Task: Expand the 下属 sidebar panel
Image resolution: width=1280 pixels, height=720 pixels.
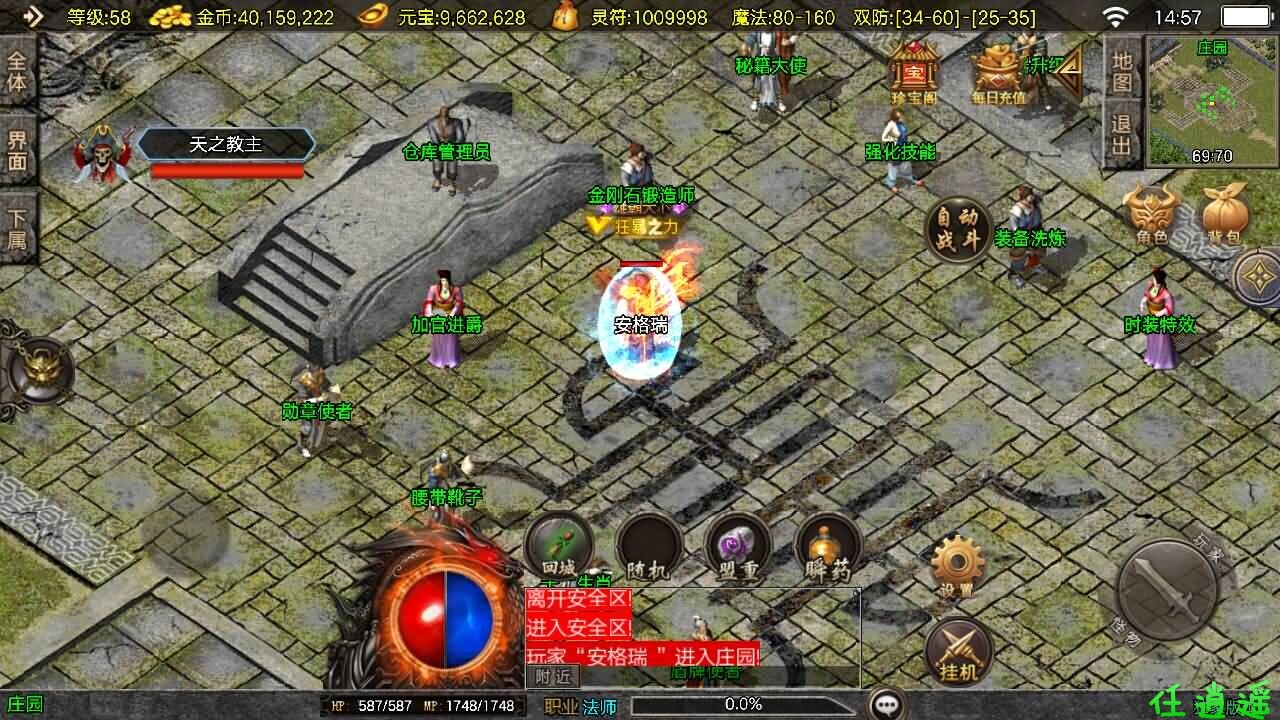Action: tap(18, 222)
